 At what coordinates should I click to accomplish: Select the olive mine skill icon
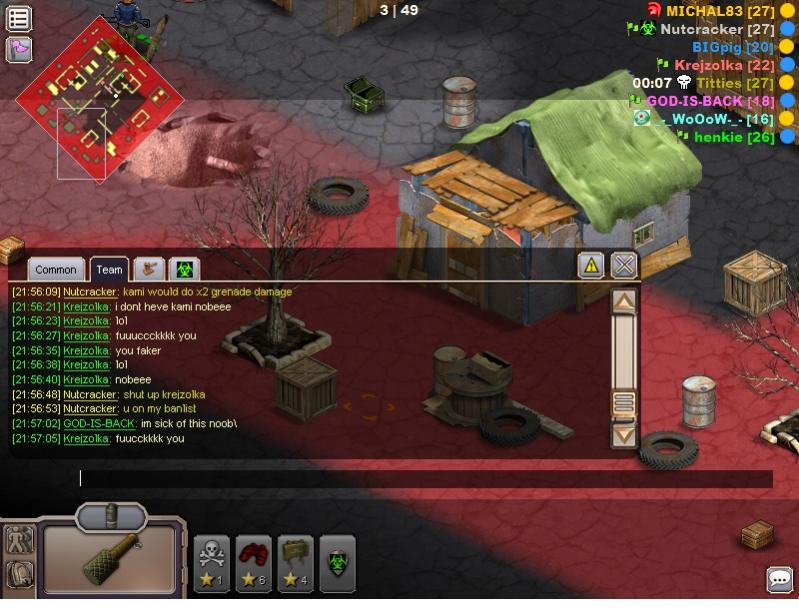(296, 563)
